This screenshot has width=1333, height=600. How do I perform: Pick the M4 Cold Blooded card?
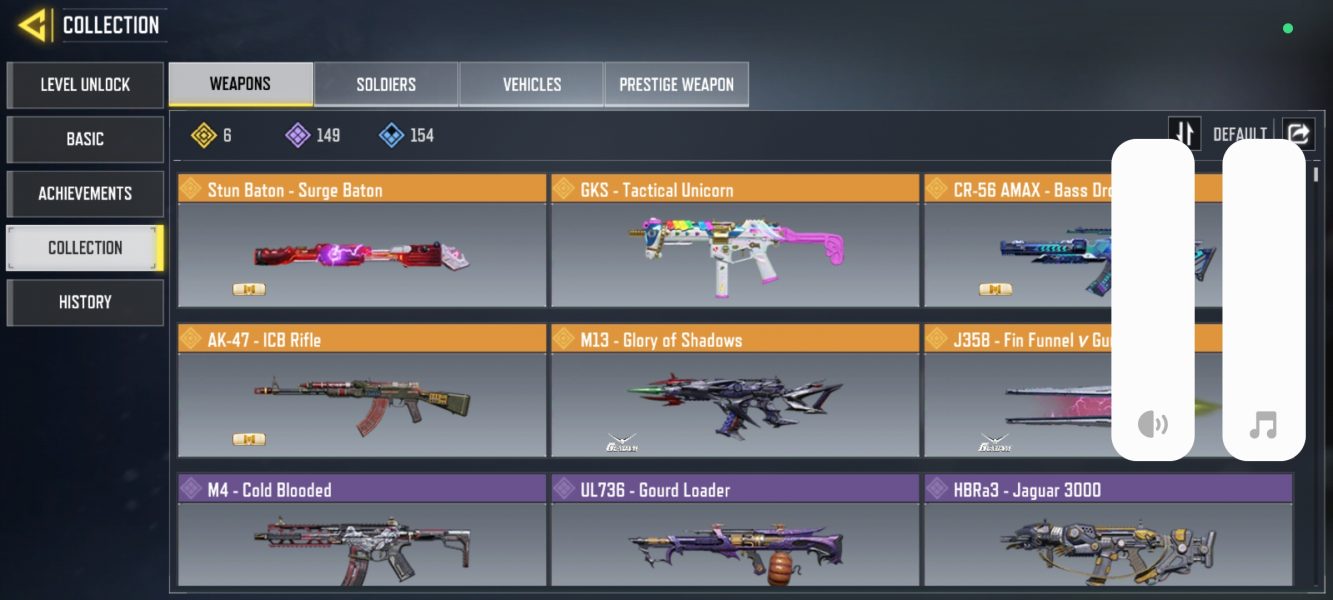(x=362, y=532)
